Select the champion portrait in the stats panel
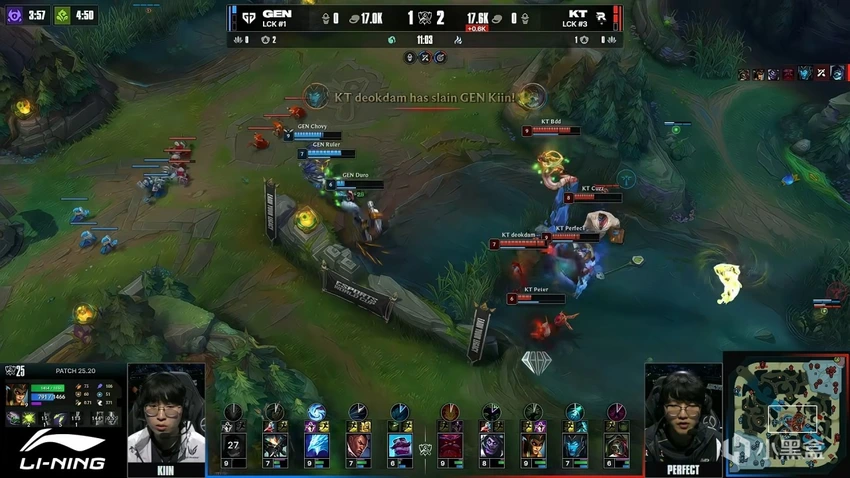Screen dimensions: 850x478 click(x=17, y=393)
